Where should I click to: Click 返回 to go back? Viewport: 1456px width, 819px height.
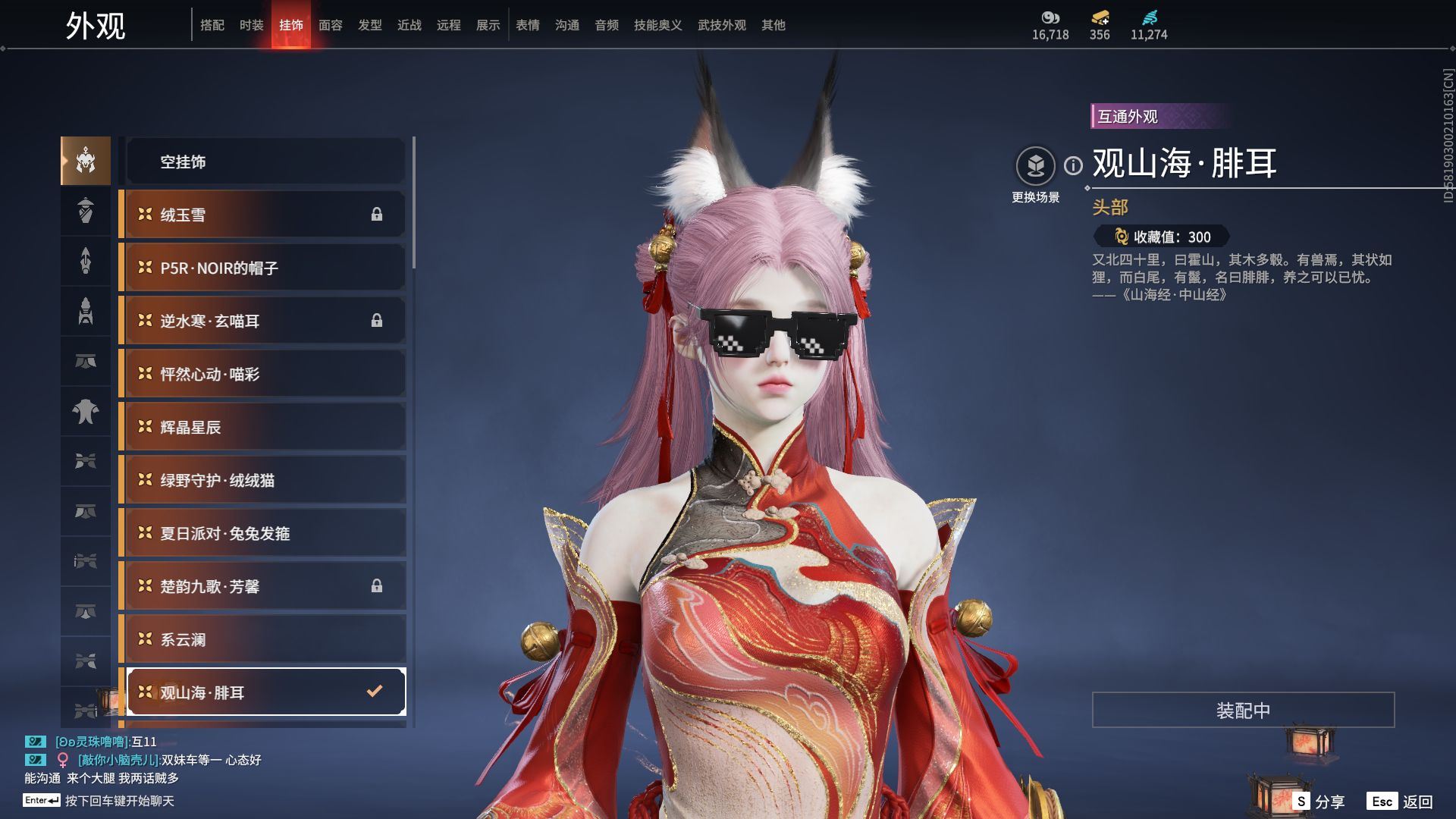click(1401, 802)
